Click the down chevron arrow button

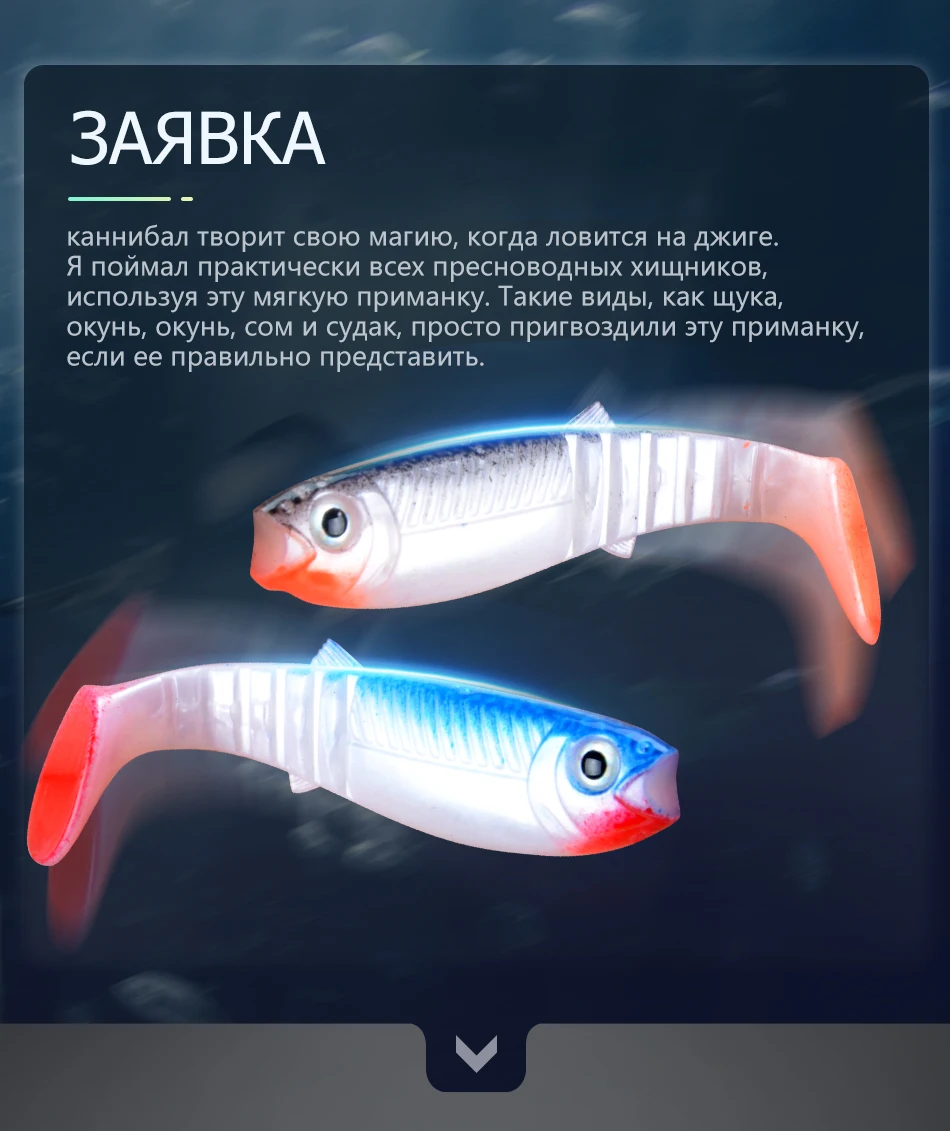(475, 1054)
